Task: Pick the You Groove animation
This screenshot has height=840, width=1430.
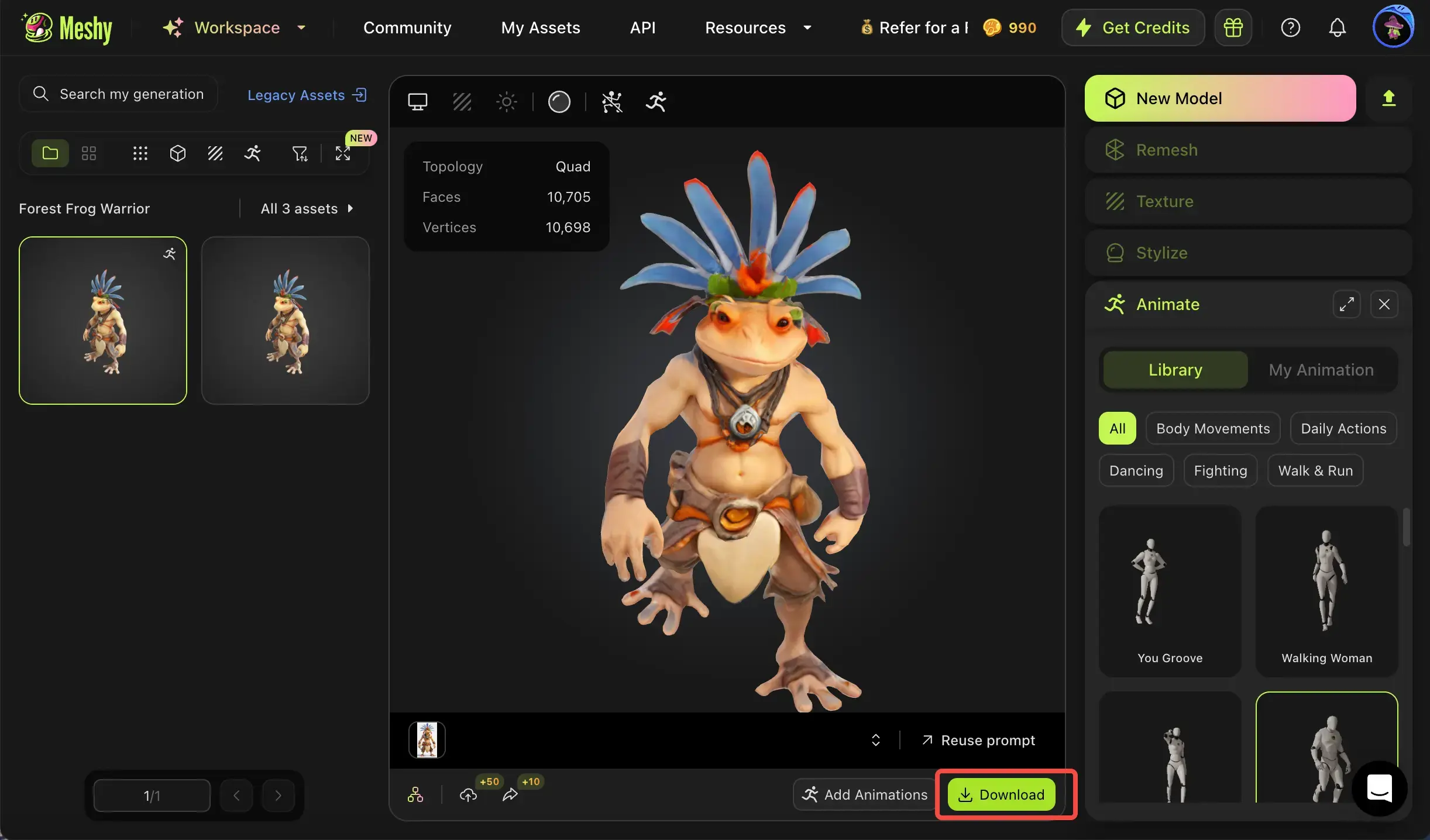Action: click(x=1170, y=591)
